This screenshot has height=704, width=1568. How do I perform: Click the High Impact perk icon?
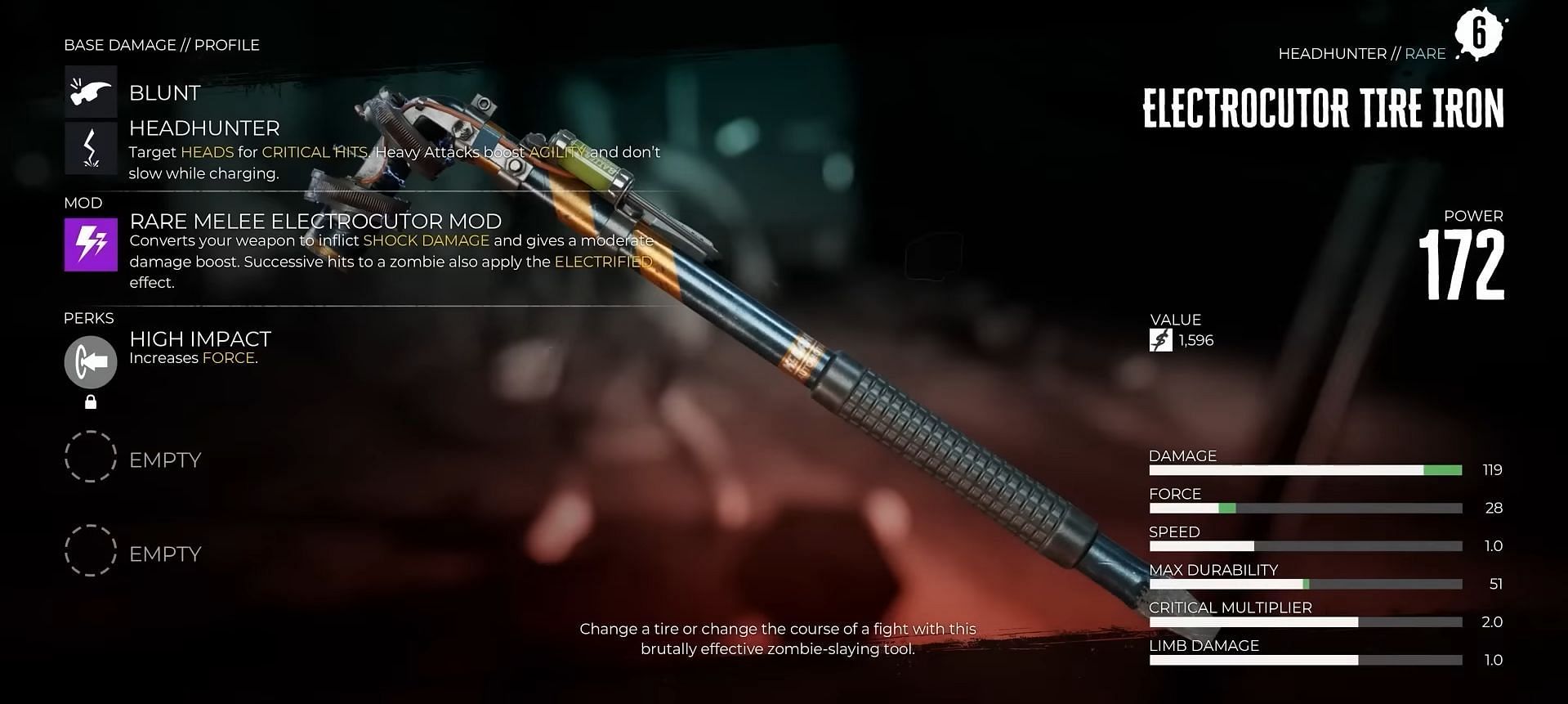(x=91, y=362)
